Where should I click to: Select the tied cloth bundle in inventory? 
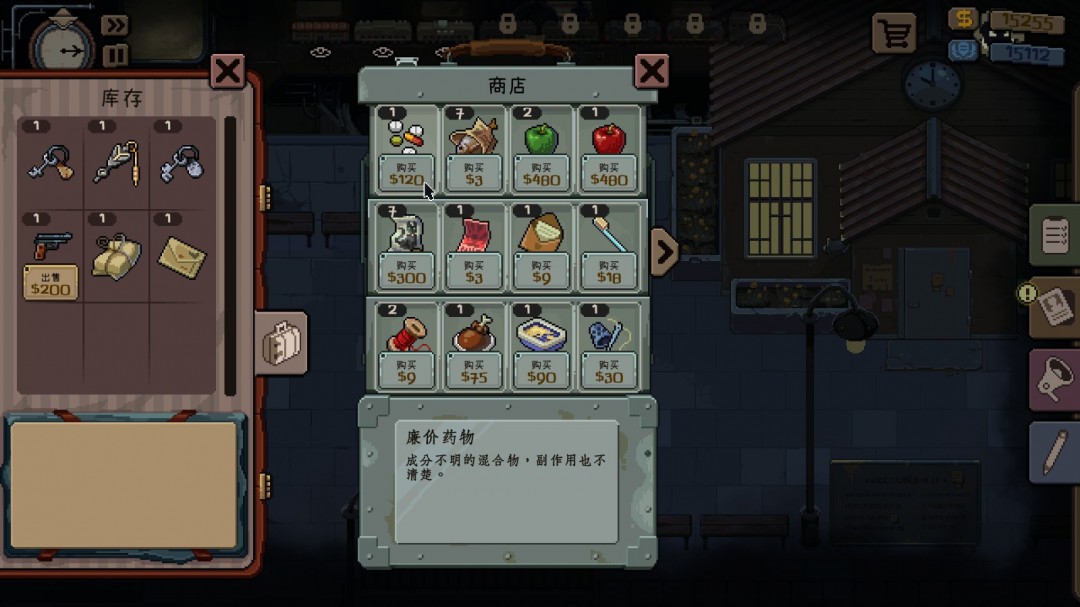tap(116, 257)
